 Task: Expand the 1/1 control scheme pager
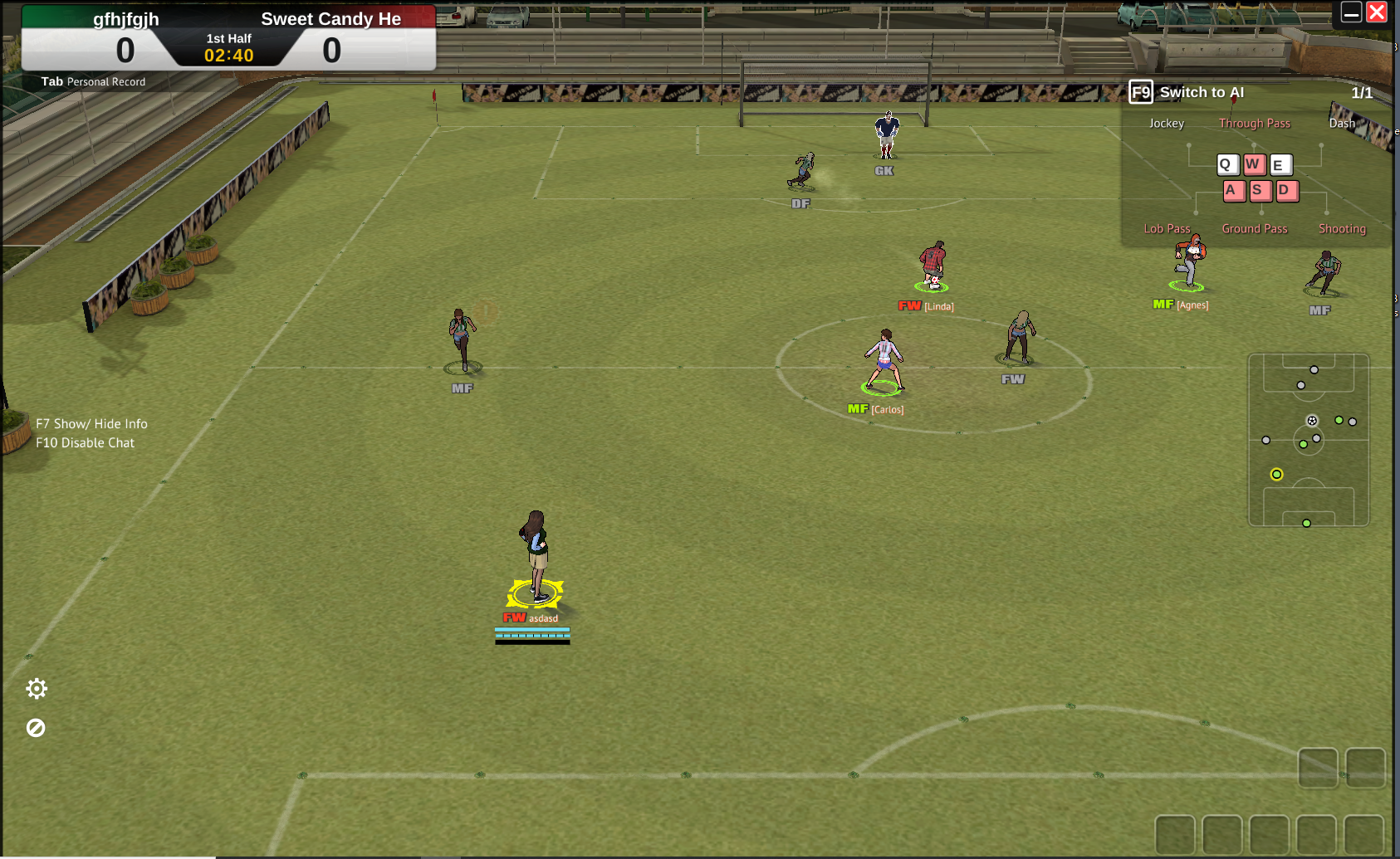(1362, 93)
